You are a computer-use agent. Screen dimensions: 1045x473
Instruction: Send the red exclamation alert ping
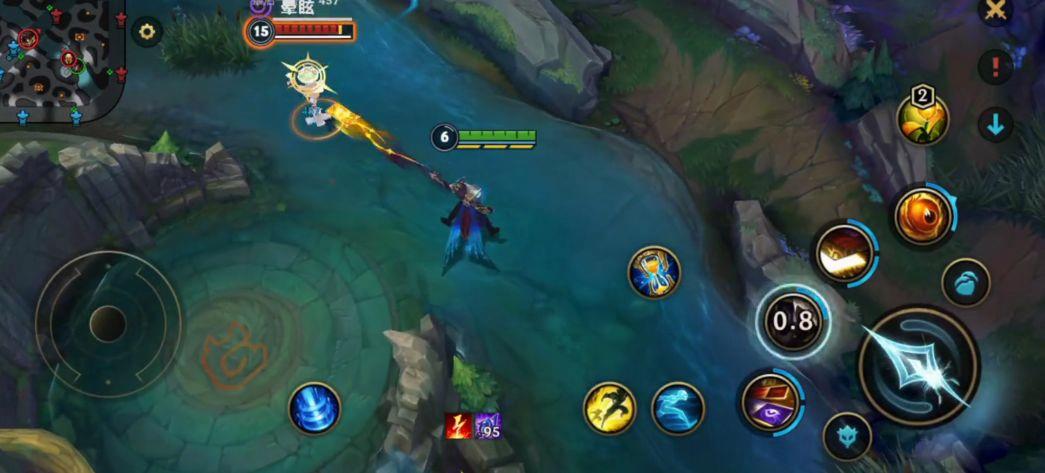[x=995, y=67]
